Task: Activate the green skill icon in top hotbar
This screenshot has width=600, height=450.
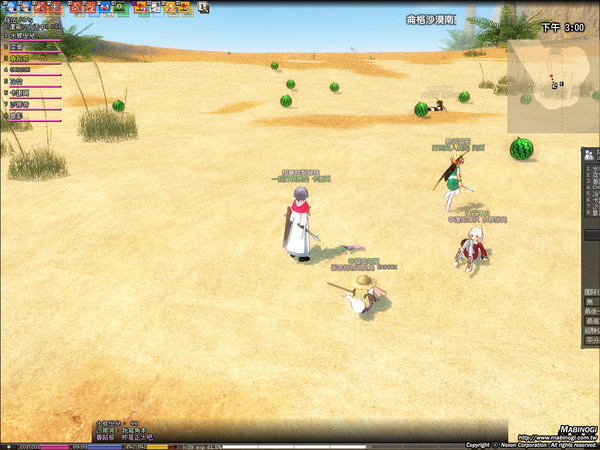Action: 121,7
